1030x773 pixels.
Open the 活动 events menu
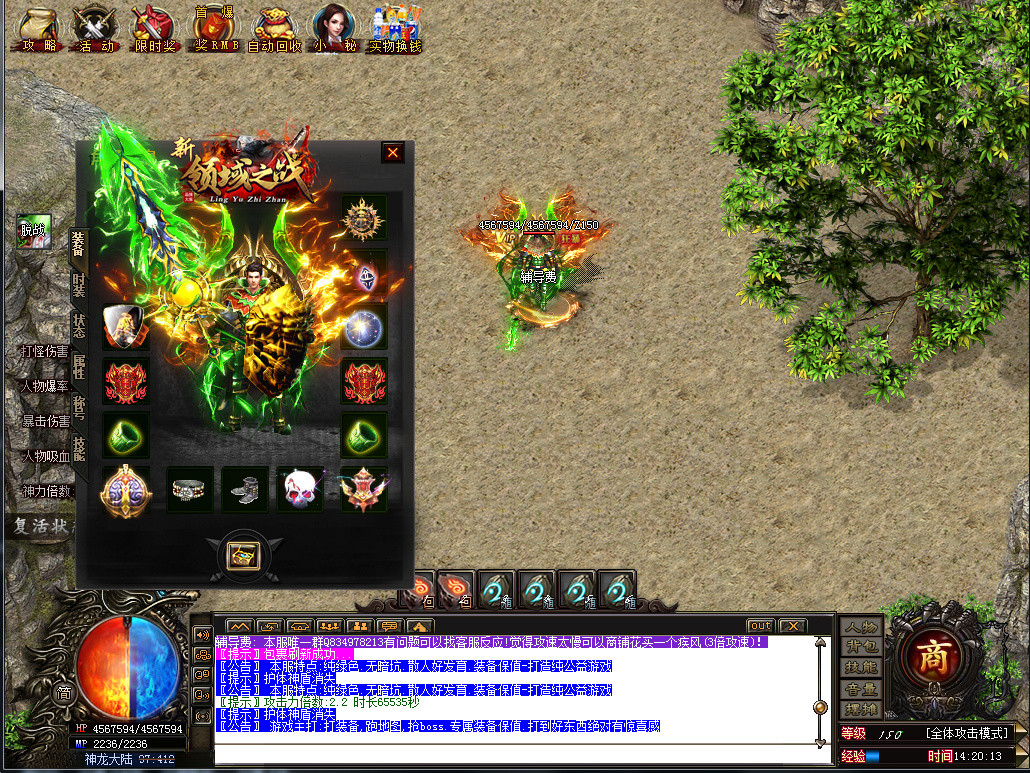point(96,30)
